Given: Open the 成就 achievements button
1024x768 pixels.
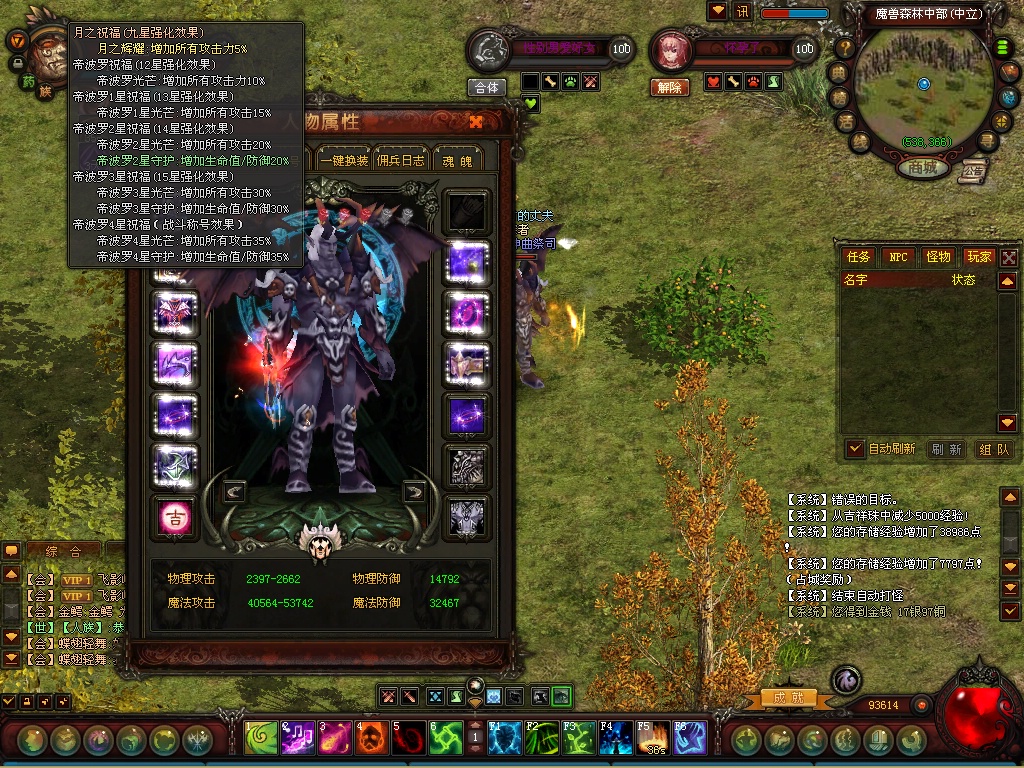Looking at the screenshot, I should point(782,697).
